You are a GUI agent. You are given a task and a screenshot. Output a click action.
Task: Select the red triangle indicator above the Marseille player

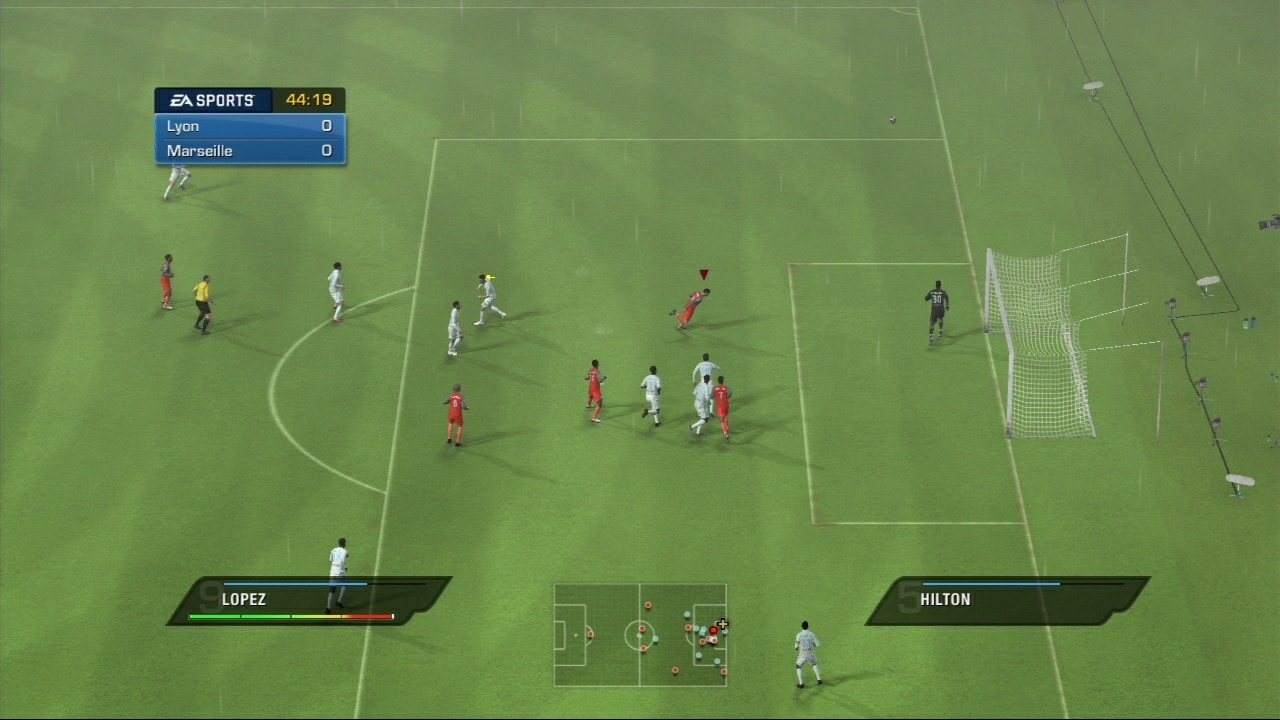[703, 273]
